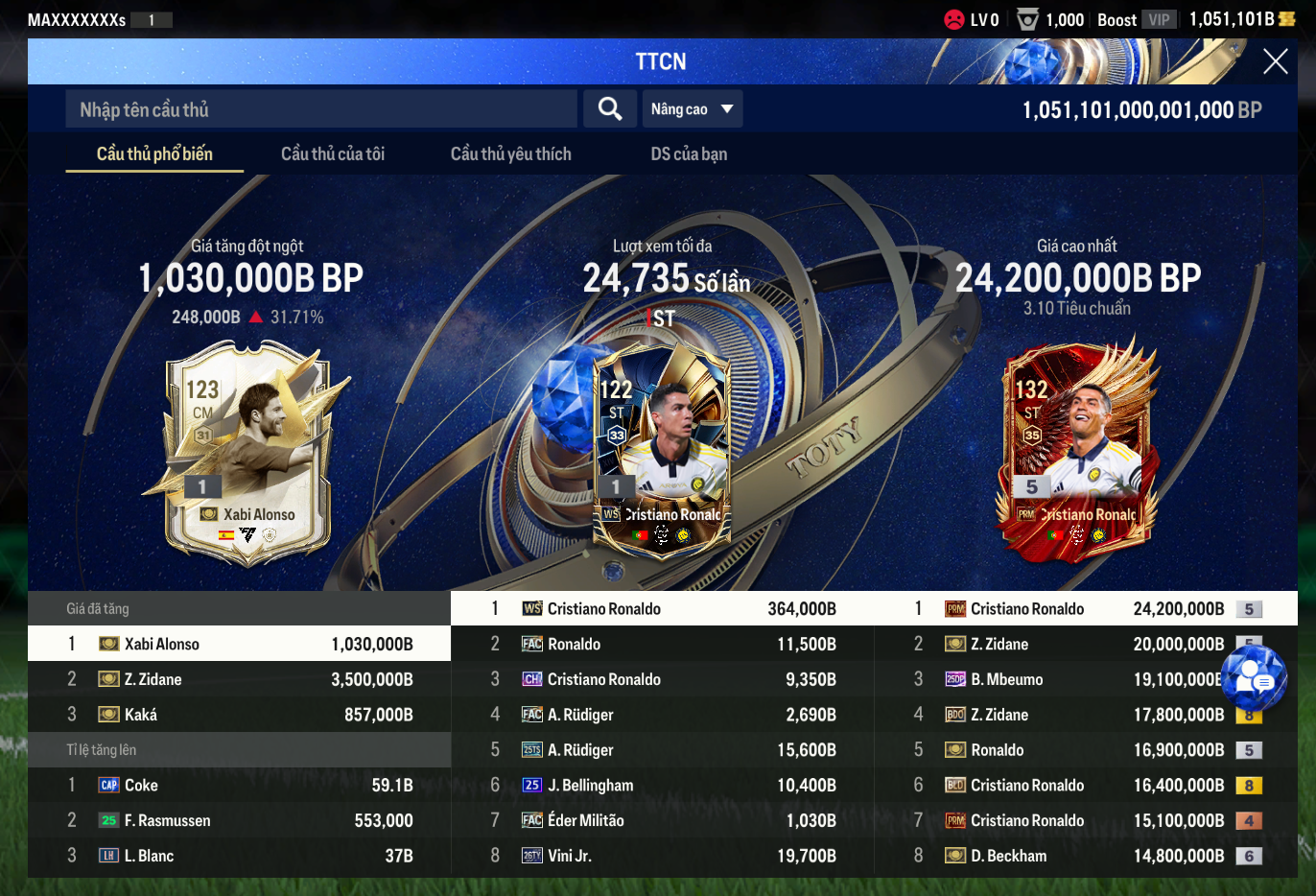Viewport: 1316px width, 896px height.
Task: Click the magnifying glass search button
Action: [610, 109]
